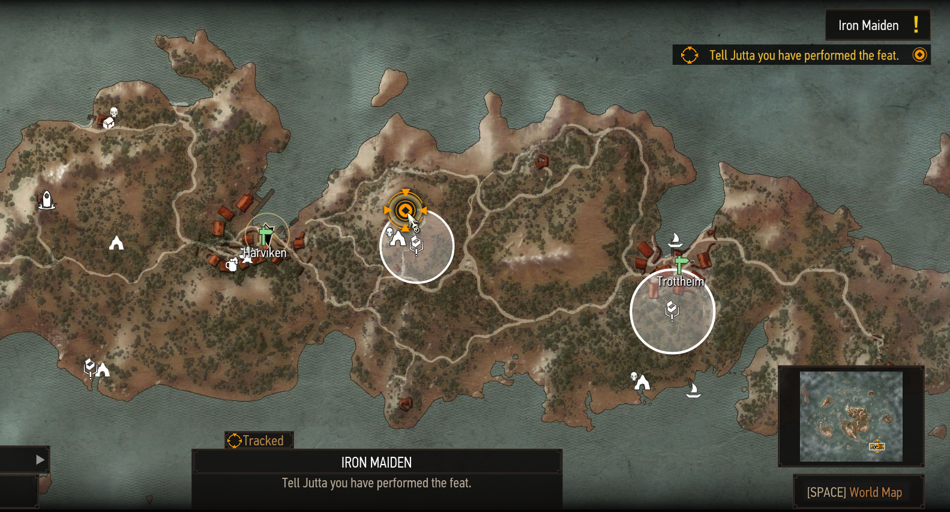Expand the left side panel arrow

coord(40,460)
